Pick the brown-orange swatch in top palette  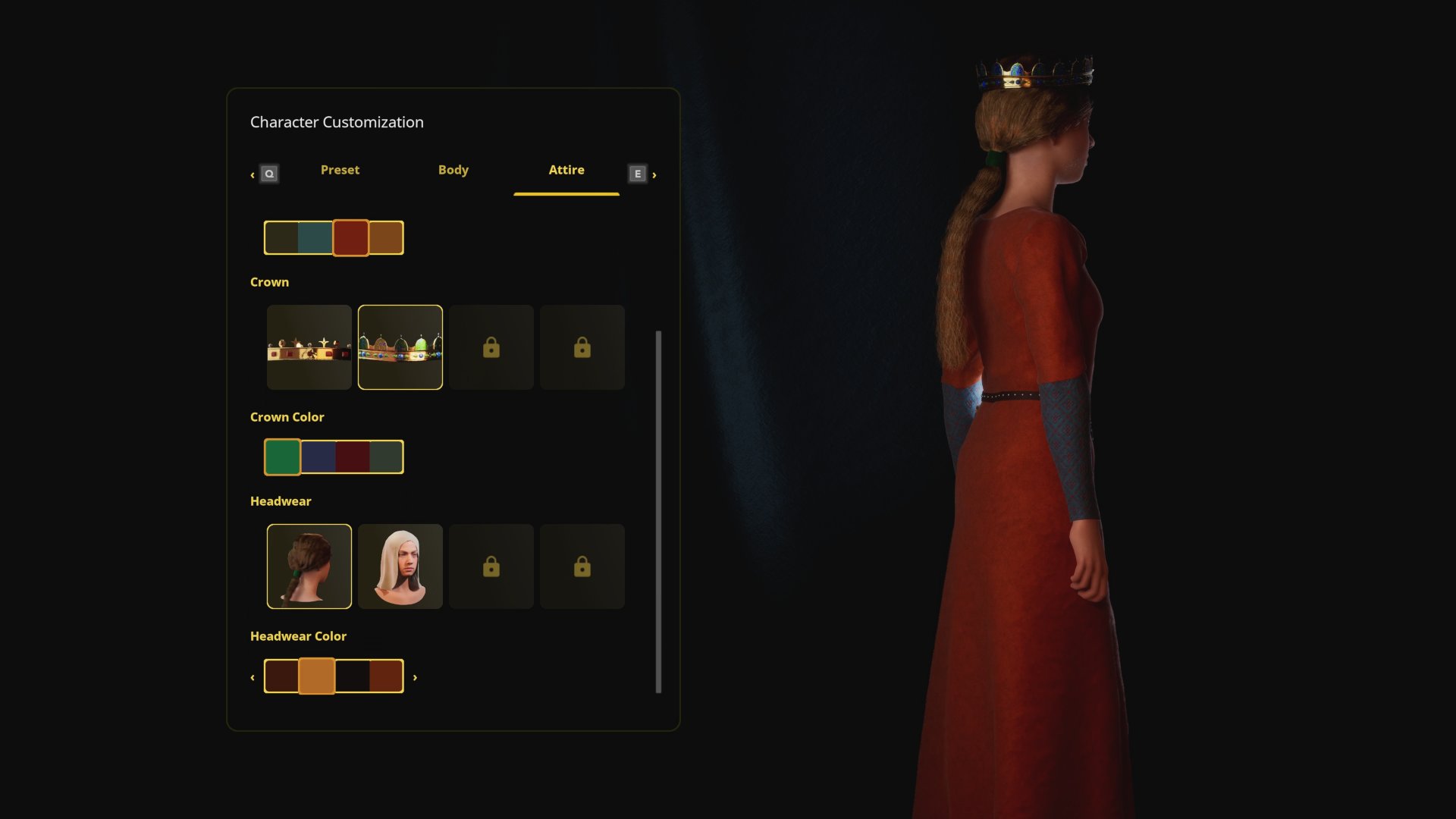[386, 238]
